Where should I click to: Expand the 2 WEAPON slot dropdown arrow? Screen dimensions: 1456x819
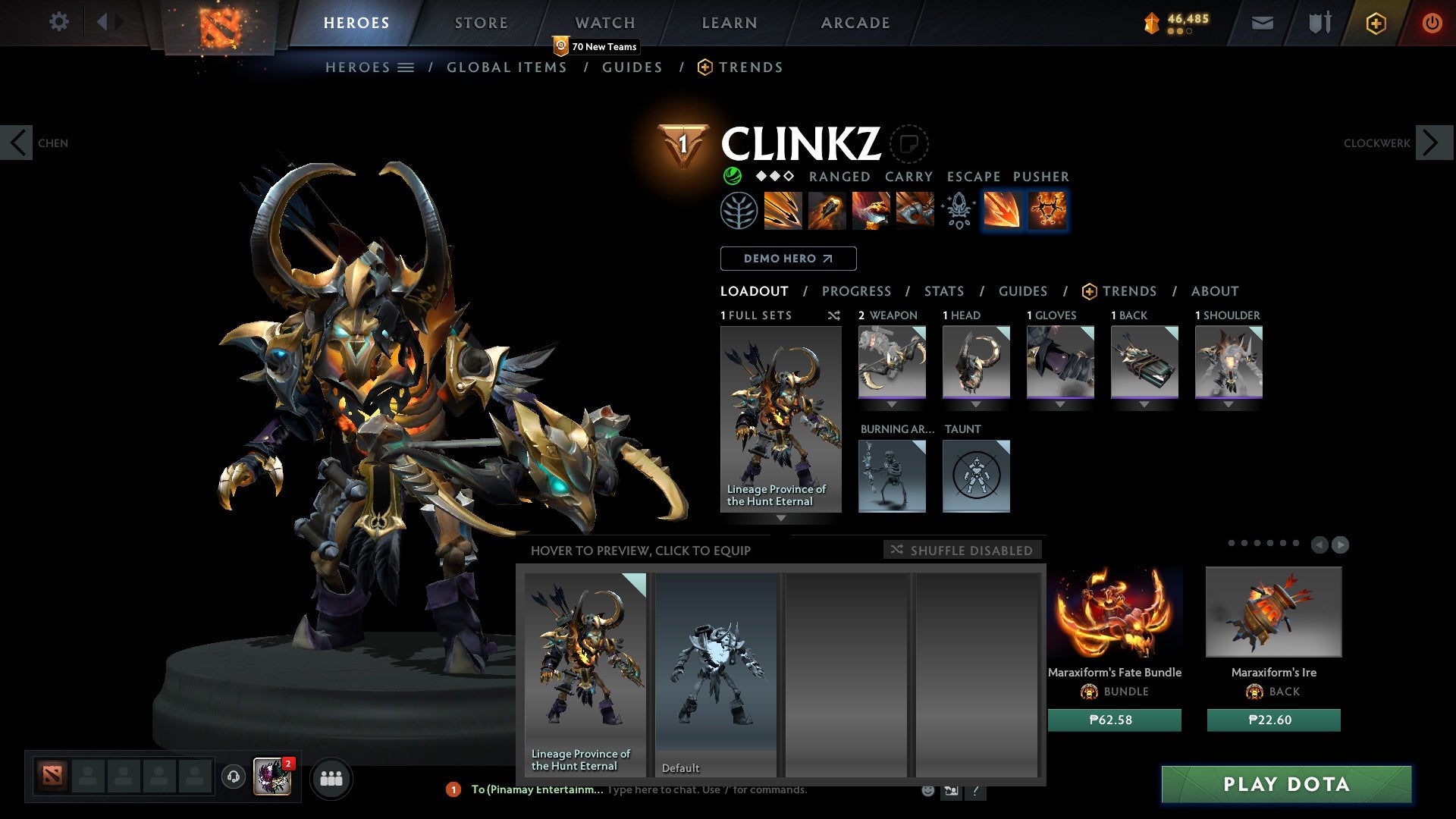[x=892, y=403]
